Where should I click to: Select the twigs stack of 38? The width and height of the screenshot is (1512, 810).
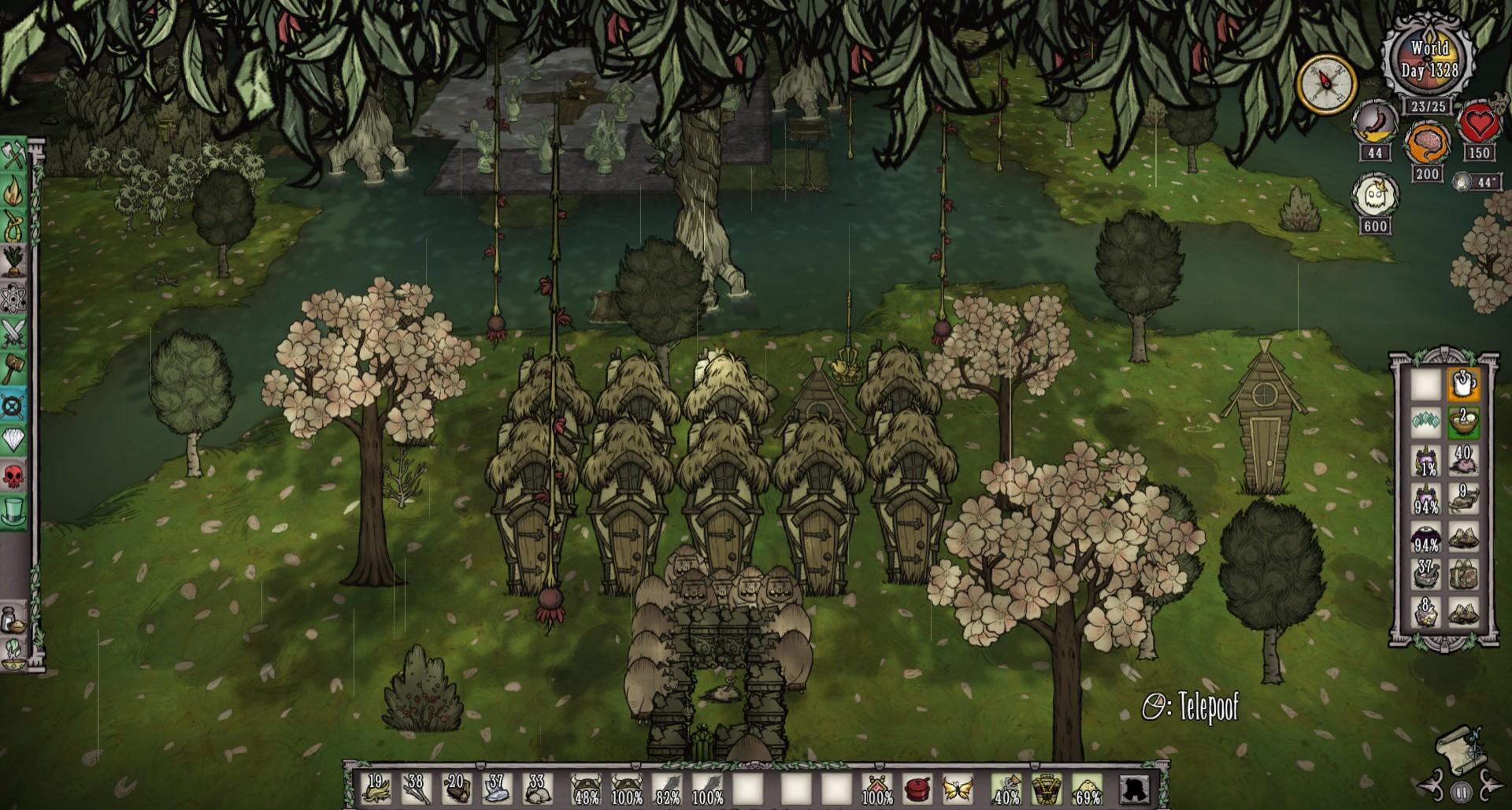click(x=416, y=788)
